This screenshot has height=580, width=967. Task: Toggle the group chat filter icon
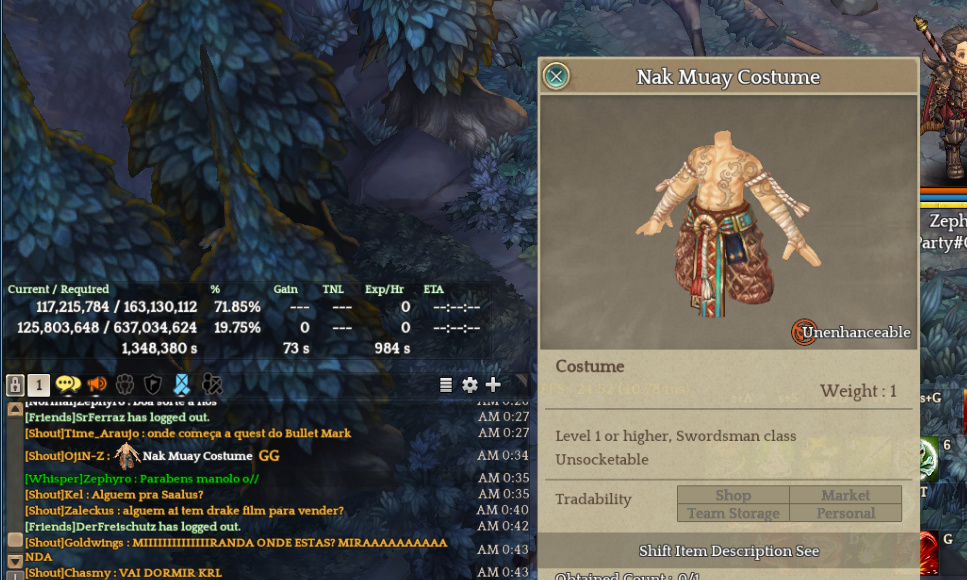[211, 385]
